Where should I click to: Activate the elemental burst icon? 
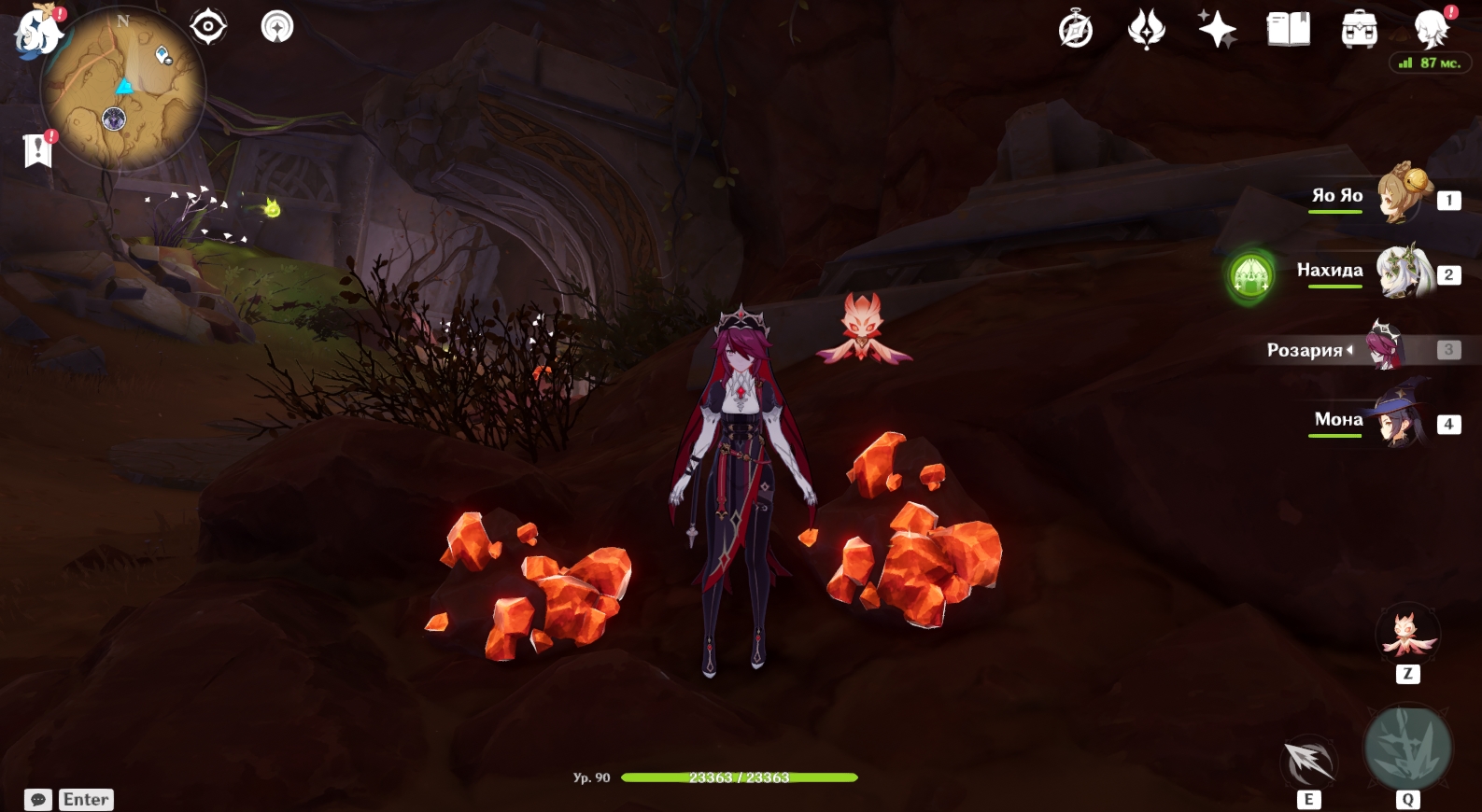pyautogui.click(x=1407, y=748)
